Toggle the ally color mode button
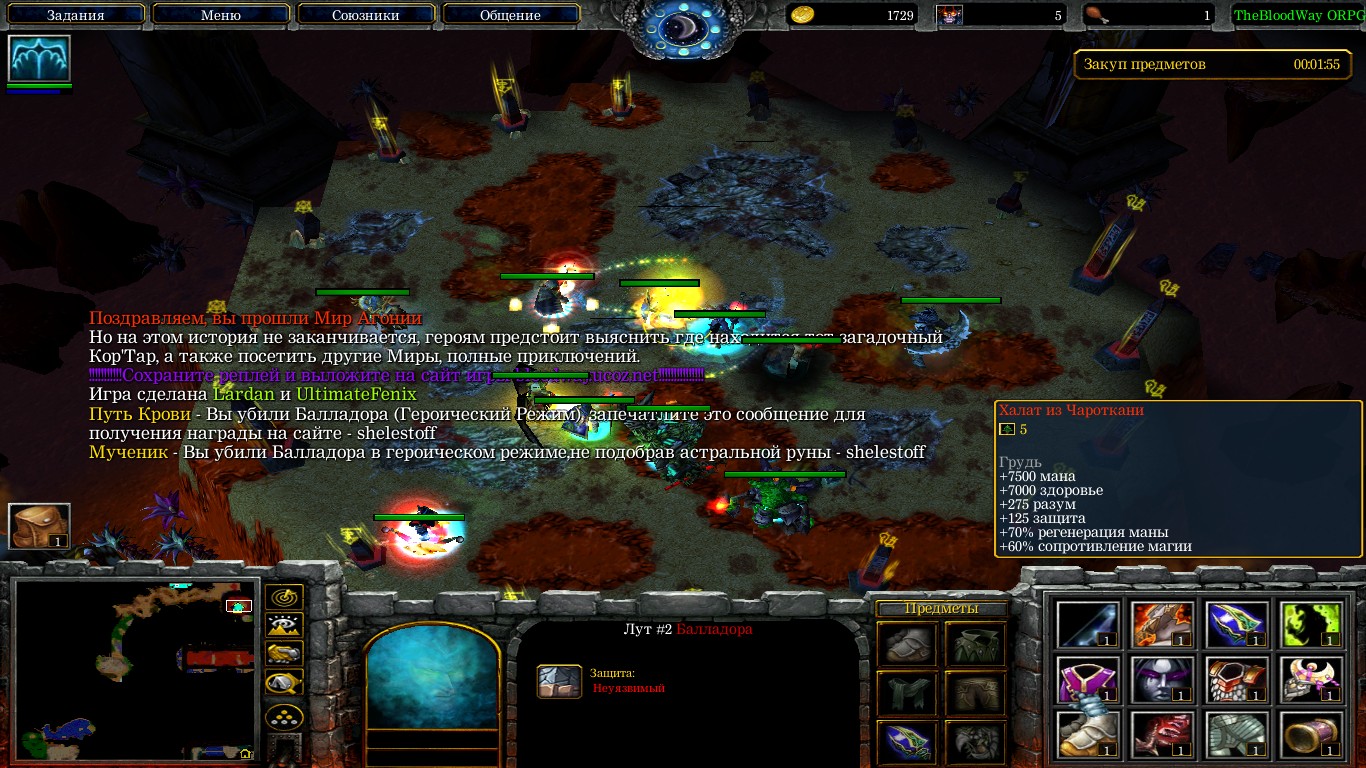 click(x=284, y=655)
